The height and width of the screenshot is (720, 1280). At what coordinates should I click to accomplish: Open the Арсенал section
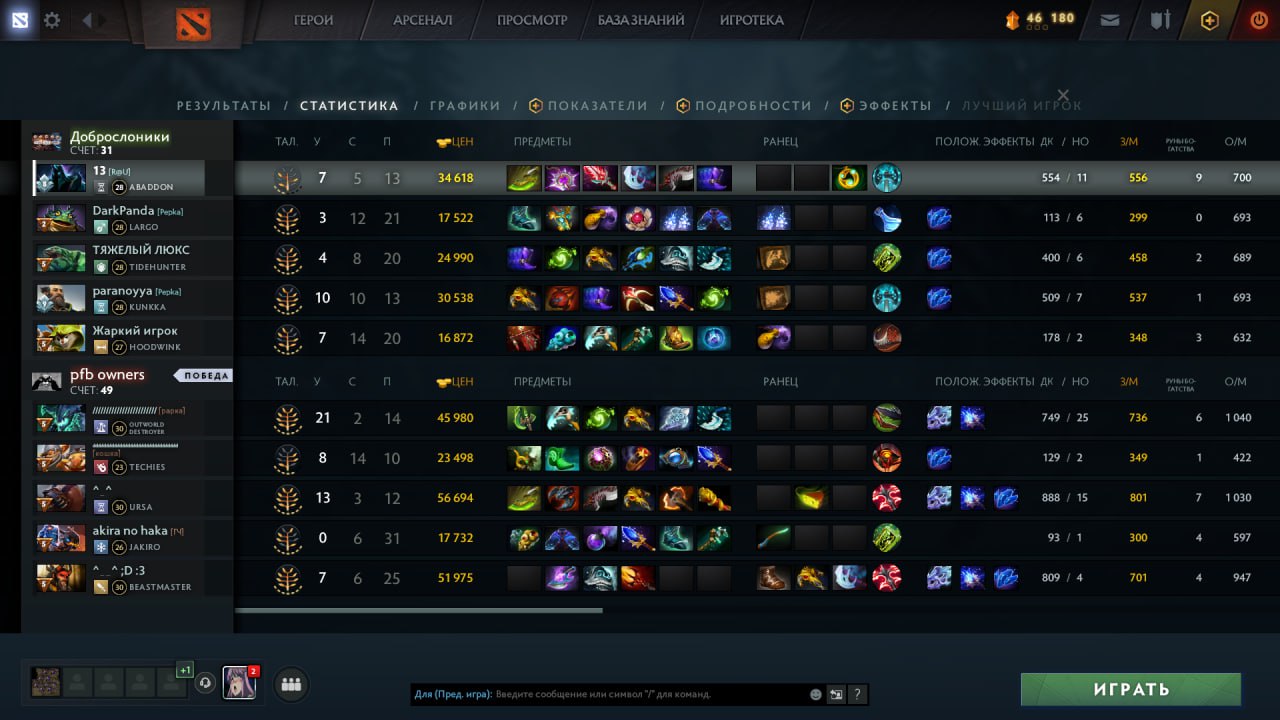(x=422, y=20)
